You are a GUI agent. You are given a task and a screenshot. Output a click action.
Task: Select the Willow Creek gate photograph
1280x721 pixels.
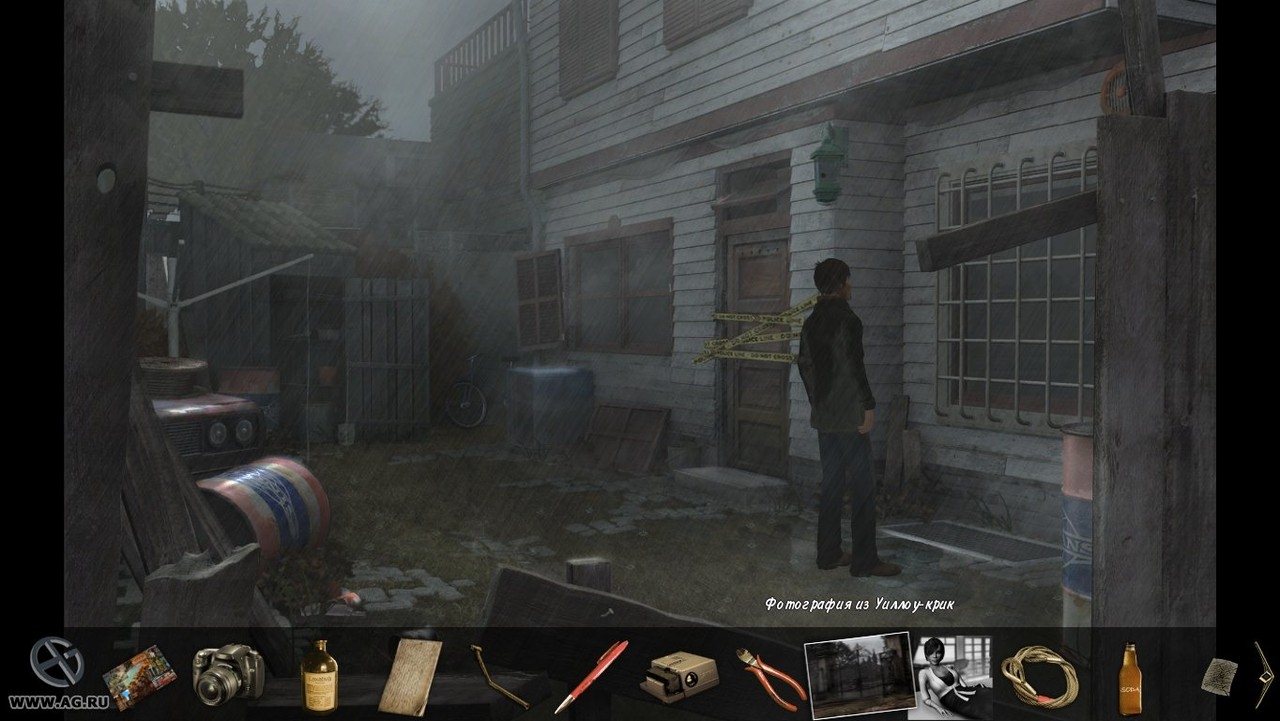pos(859,675)
